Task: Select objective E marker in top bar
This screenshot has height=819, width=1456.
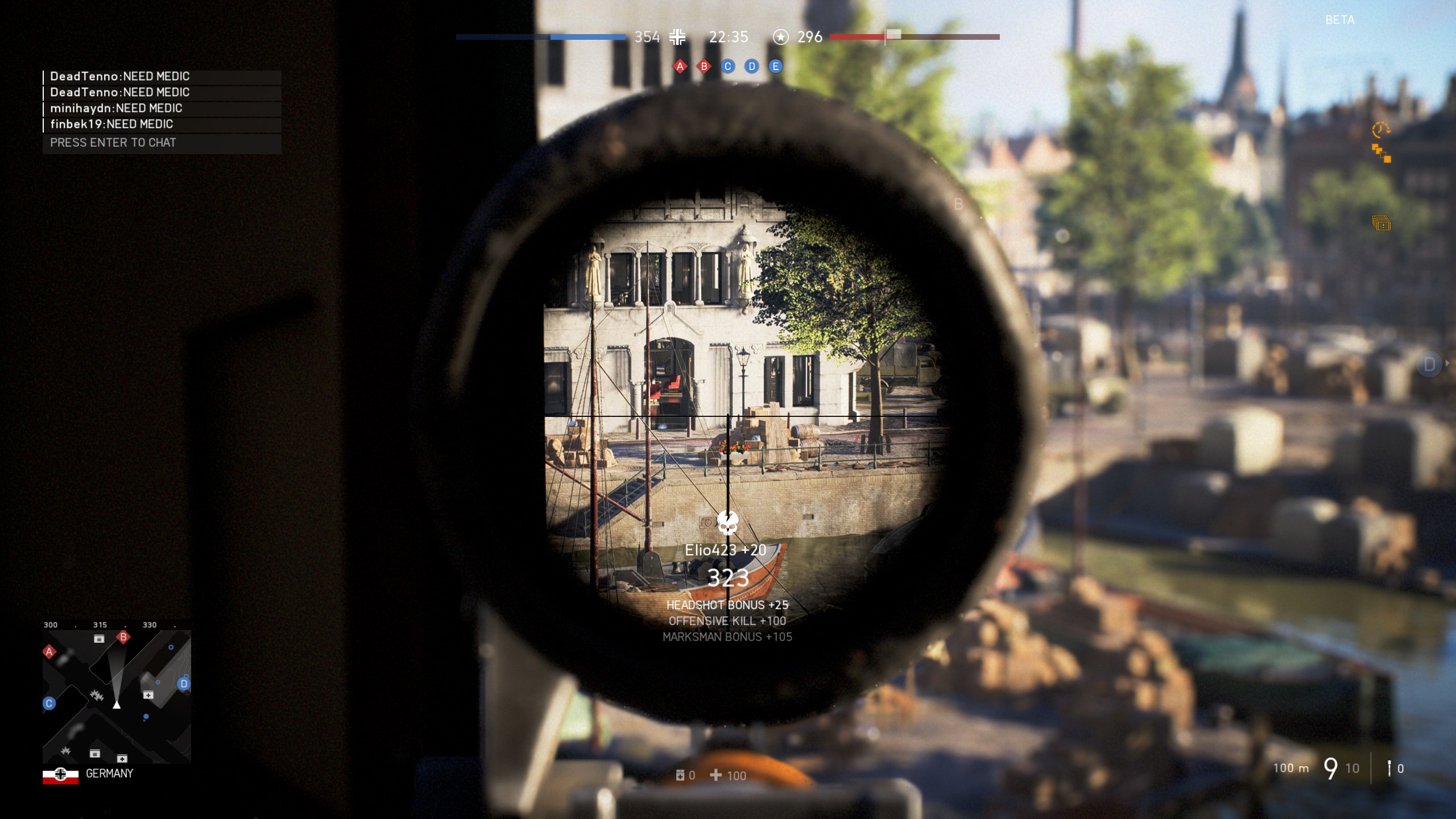Action: point(775,67)
